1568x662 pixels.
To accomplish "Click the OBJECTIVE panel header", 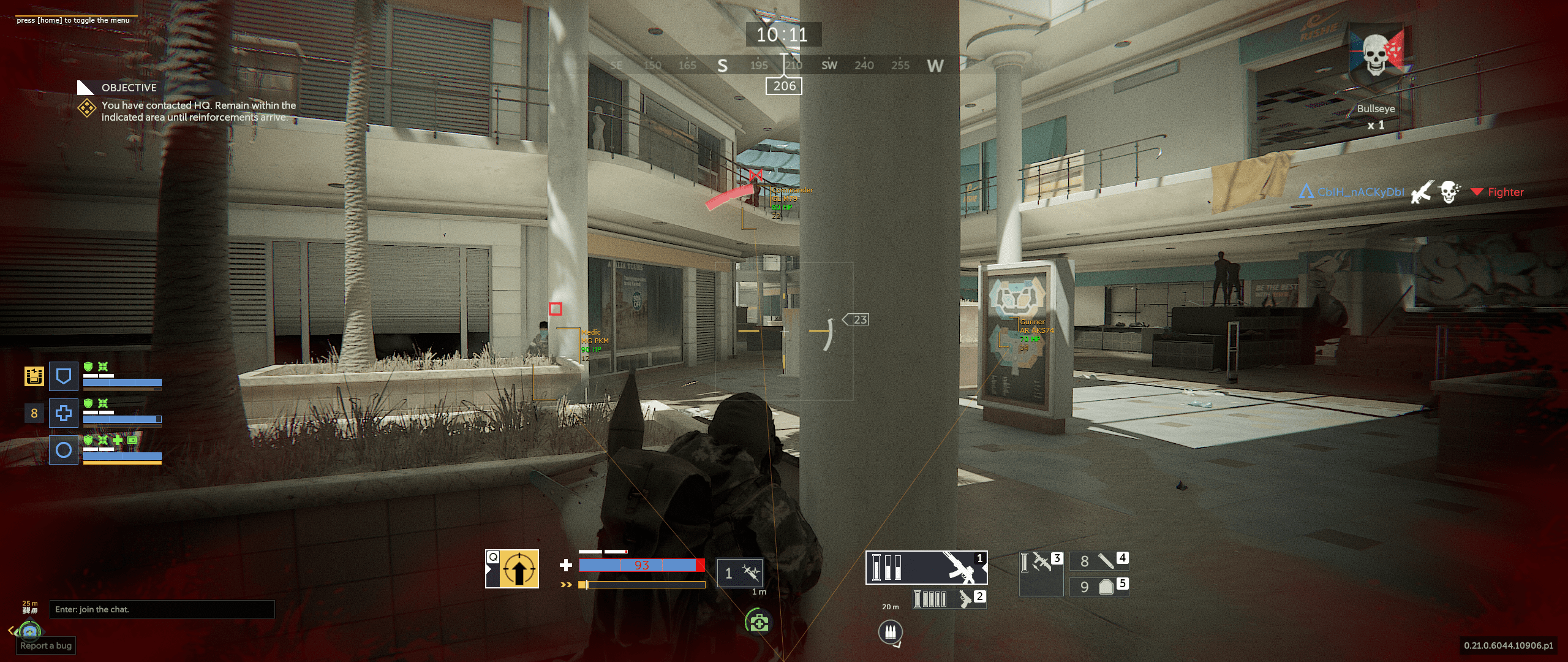I will 129,88.
